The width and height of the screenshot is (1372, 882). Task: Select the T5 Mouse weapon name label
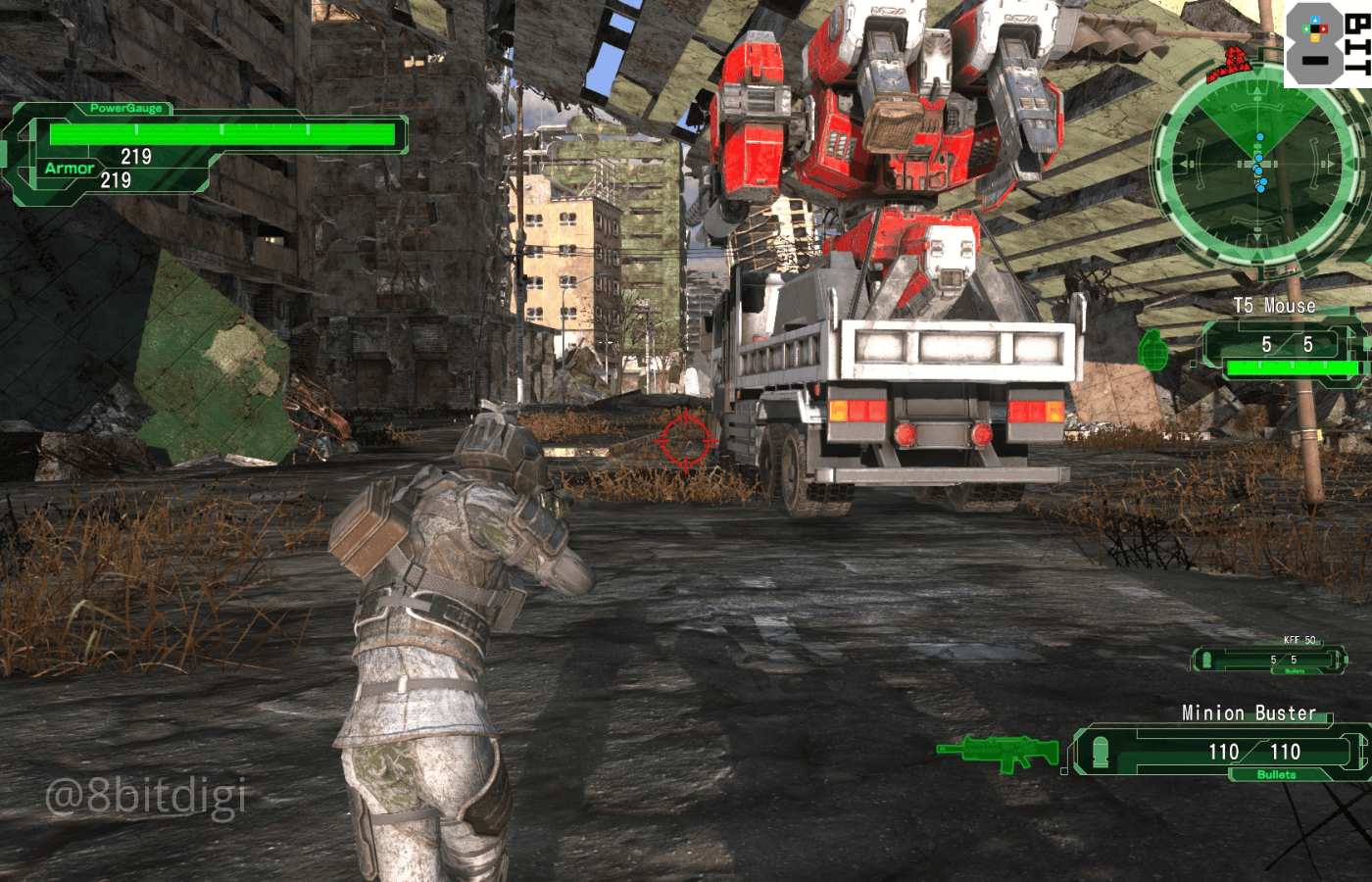pos(1274,306)
